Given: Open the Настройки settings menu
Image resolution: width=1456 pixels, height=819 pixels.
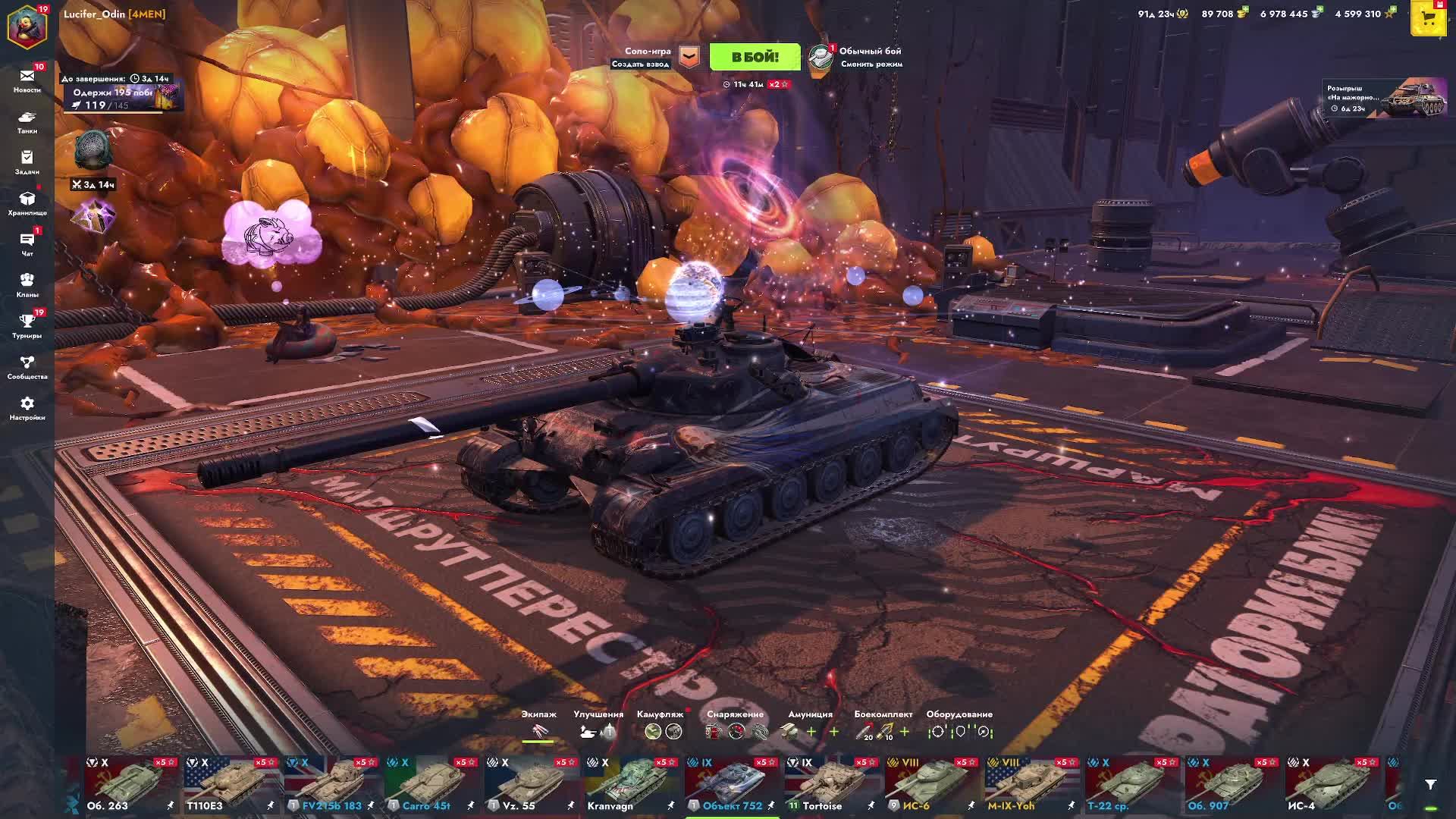Looking at the screenshot, I should pos(27,408).
